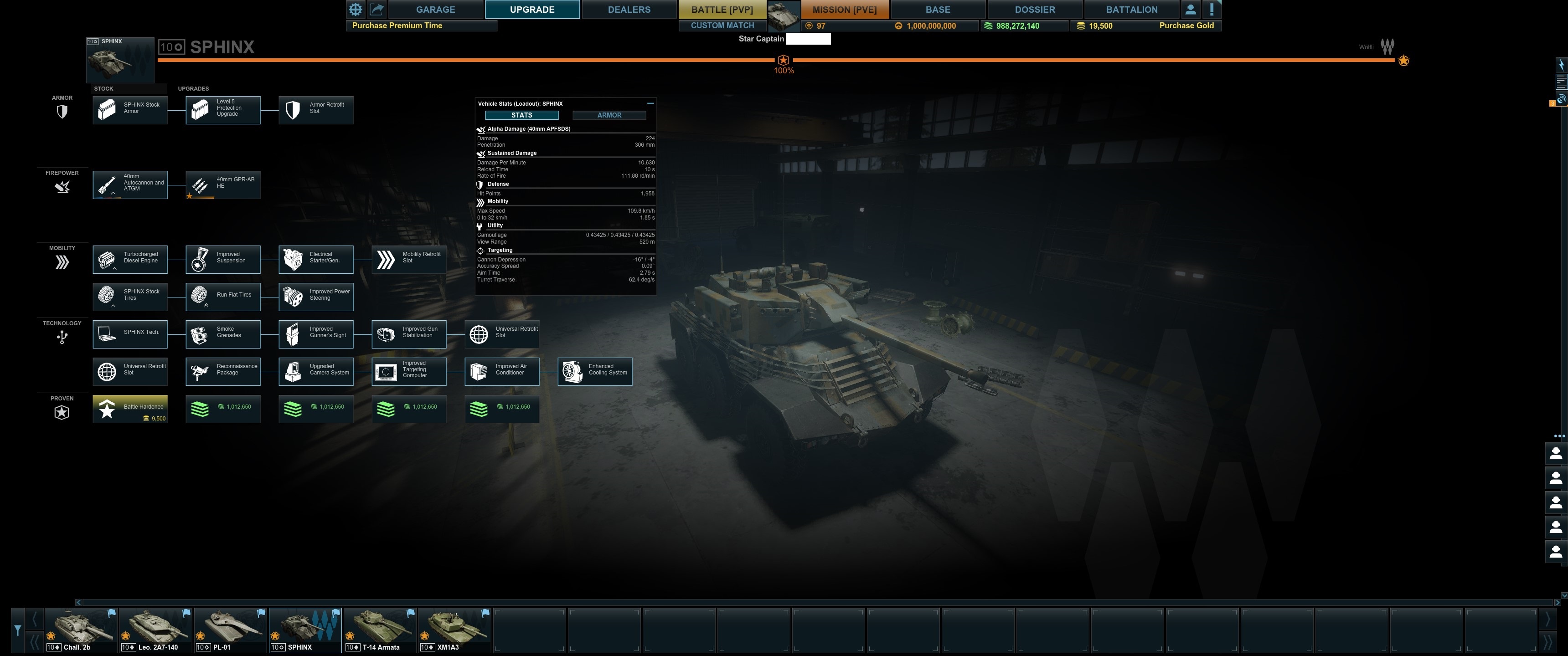The image size is (1568, 656).
Task: Open the Battalion tab
Action: click(1131, 10)
